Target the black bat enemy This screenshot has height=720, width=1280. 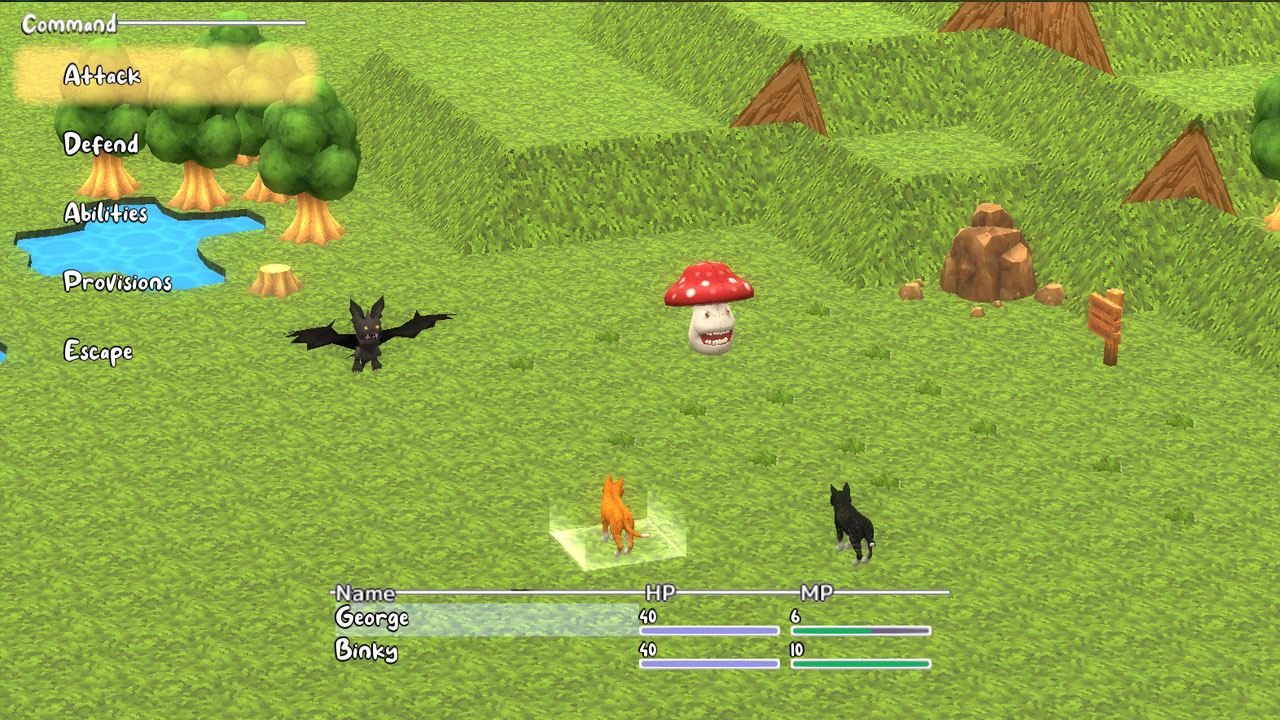[x=370, y=335]
